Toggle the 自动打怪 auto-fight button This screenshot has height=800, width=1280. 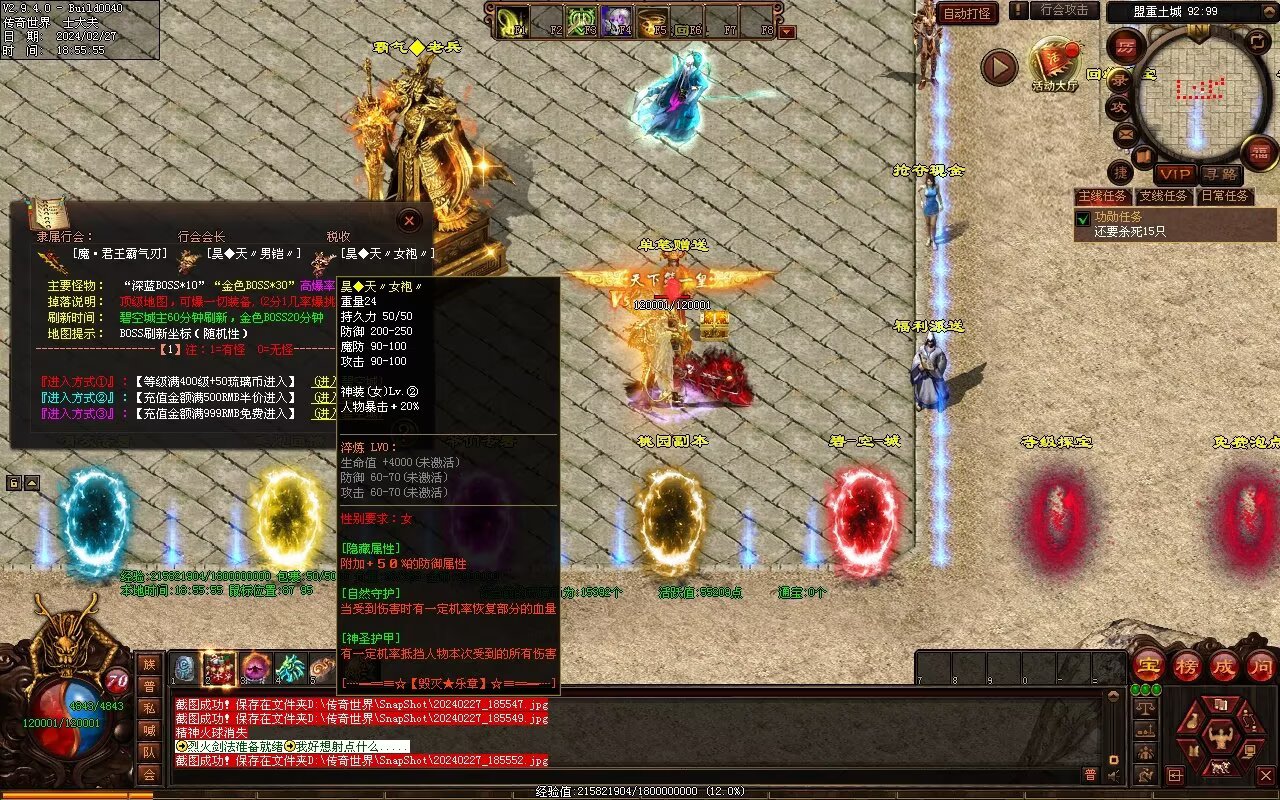pos(967,13)
